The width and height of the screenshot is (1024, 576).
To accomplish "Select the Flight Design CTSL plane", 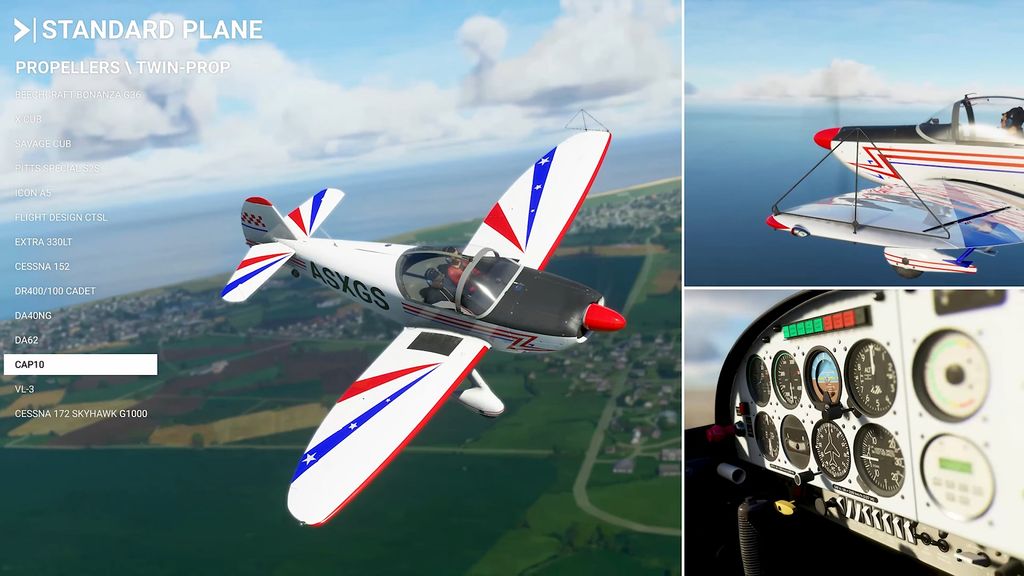I will click(x=61, y=217).
